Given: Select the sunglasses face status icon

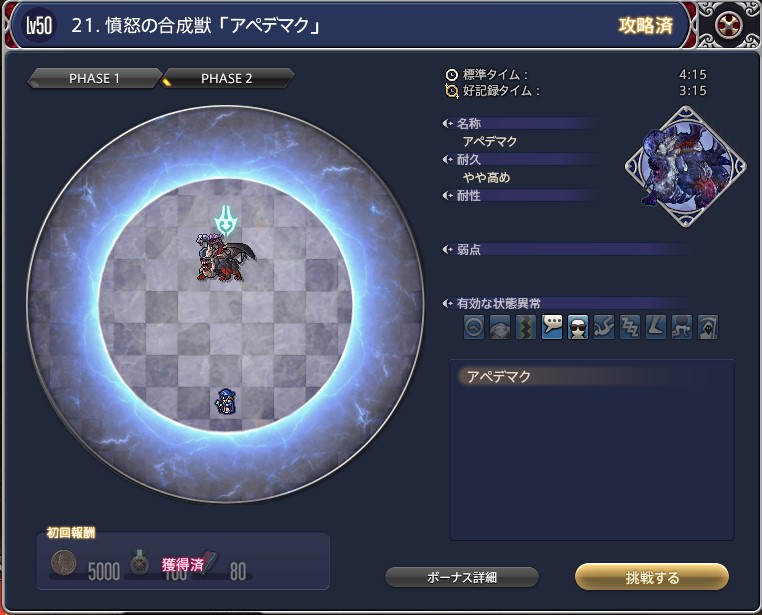Looking at the screenshot, I should 578,327.
